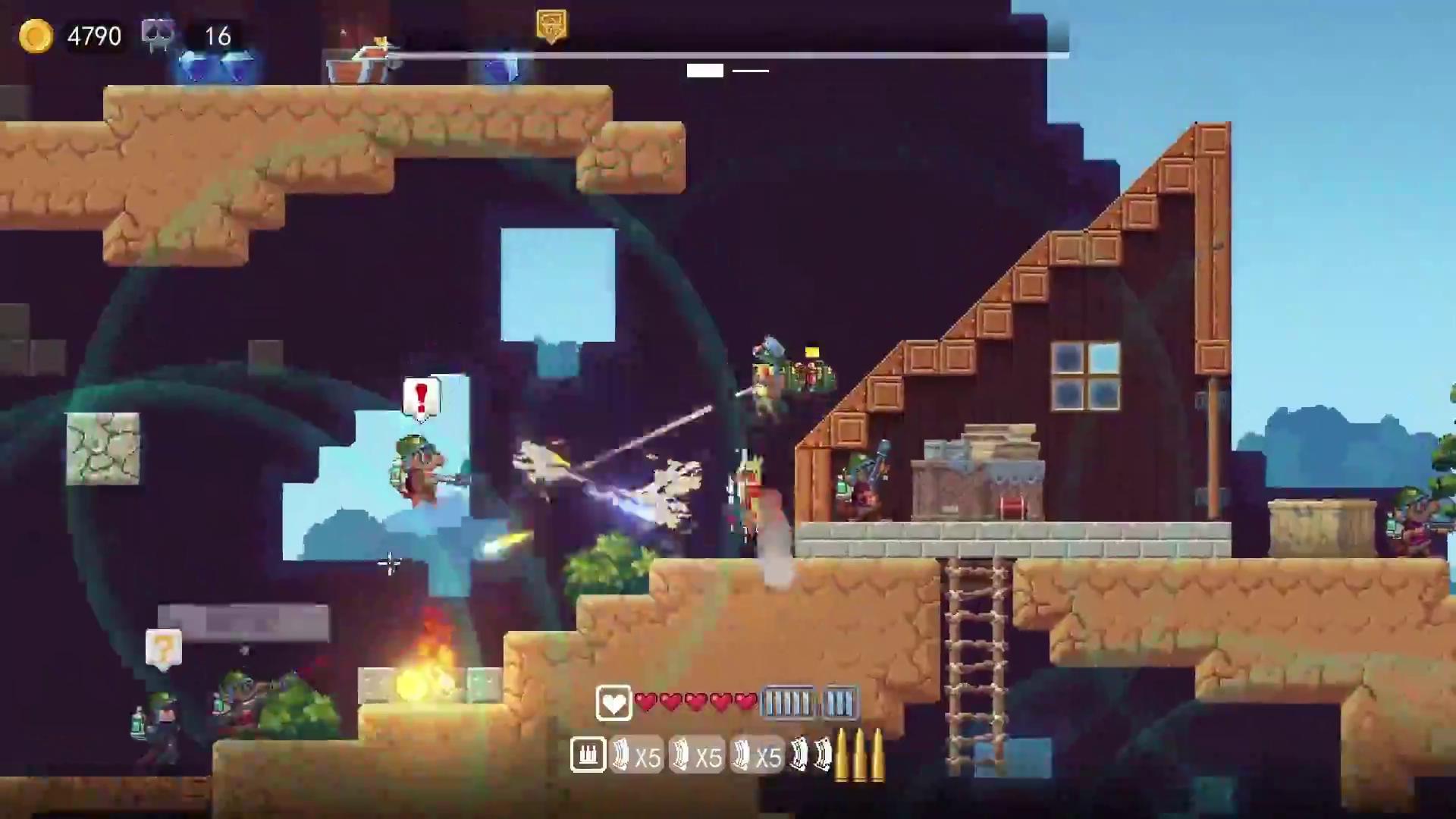Click the white heart health icon
1456x819 pixels.
click(613, 703)
